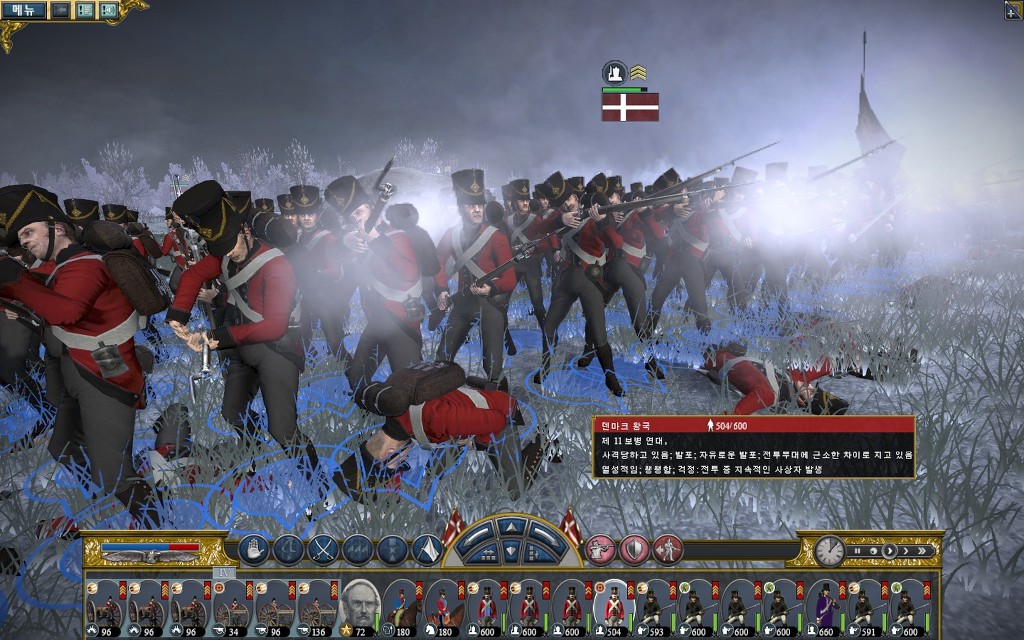Pause the battle with the pause control

855,550
